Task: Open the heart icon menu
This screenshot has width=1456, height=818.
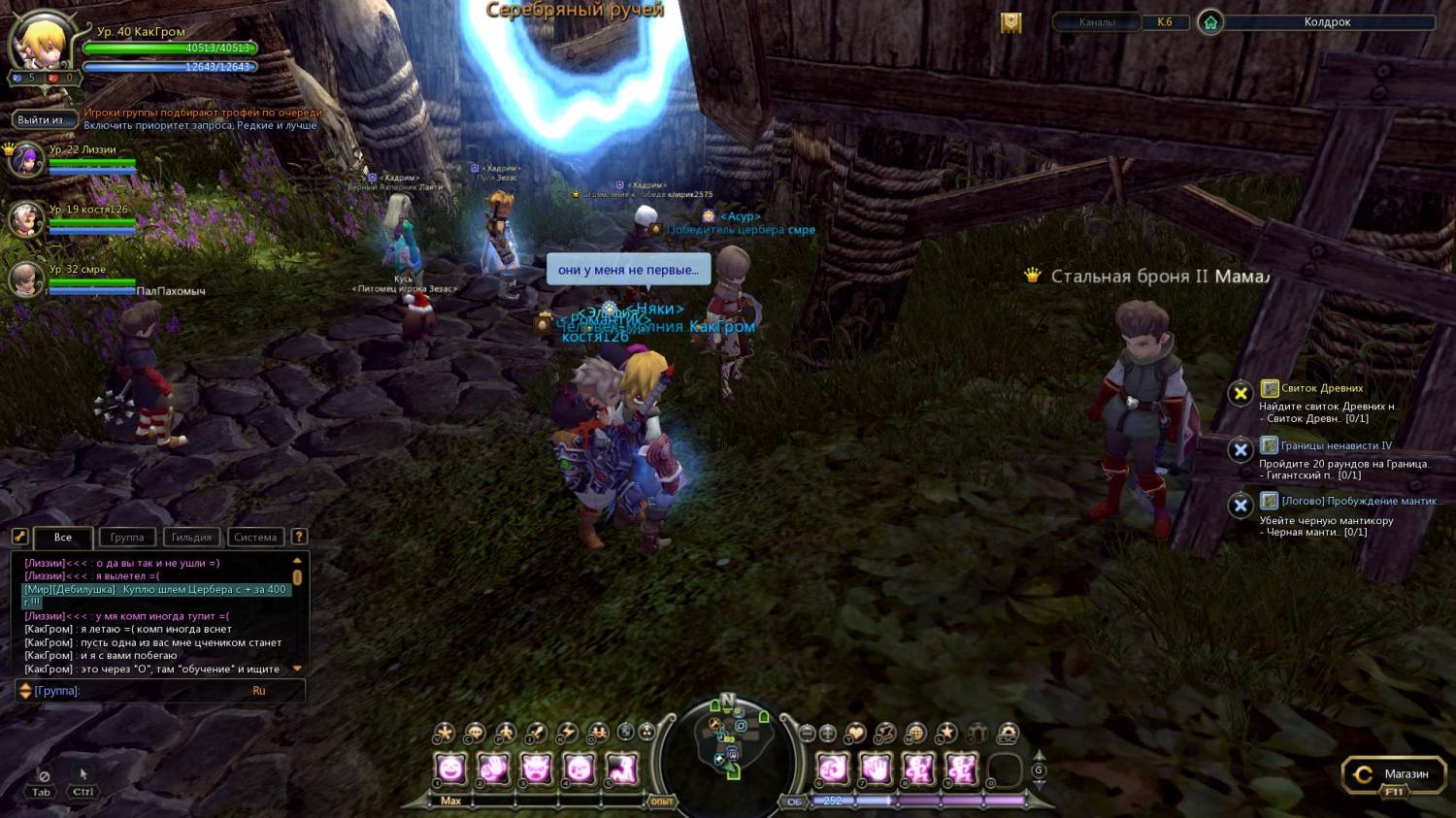Action: pyautogui.click(x=855, y=734)
